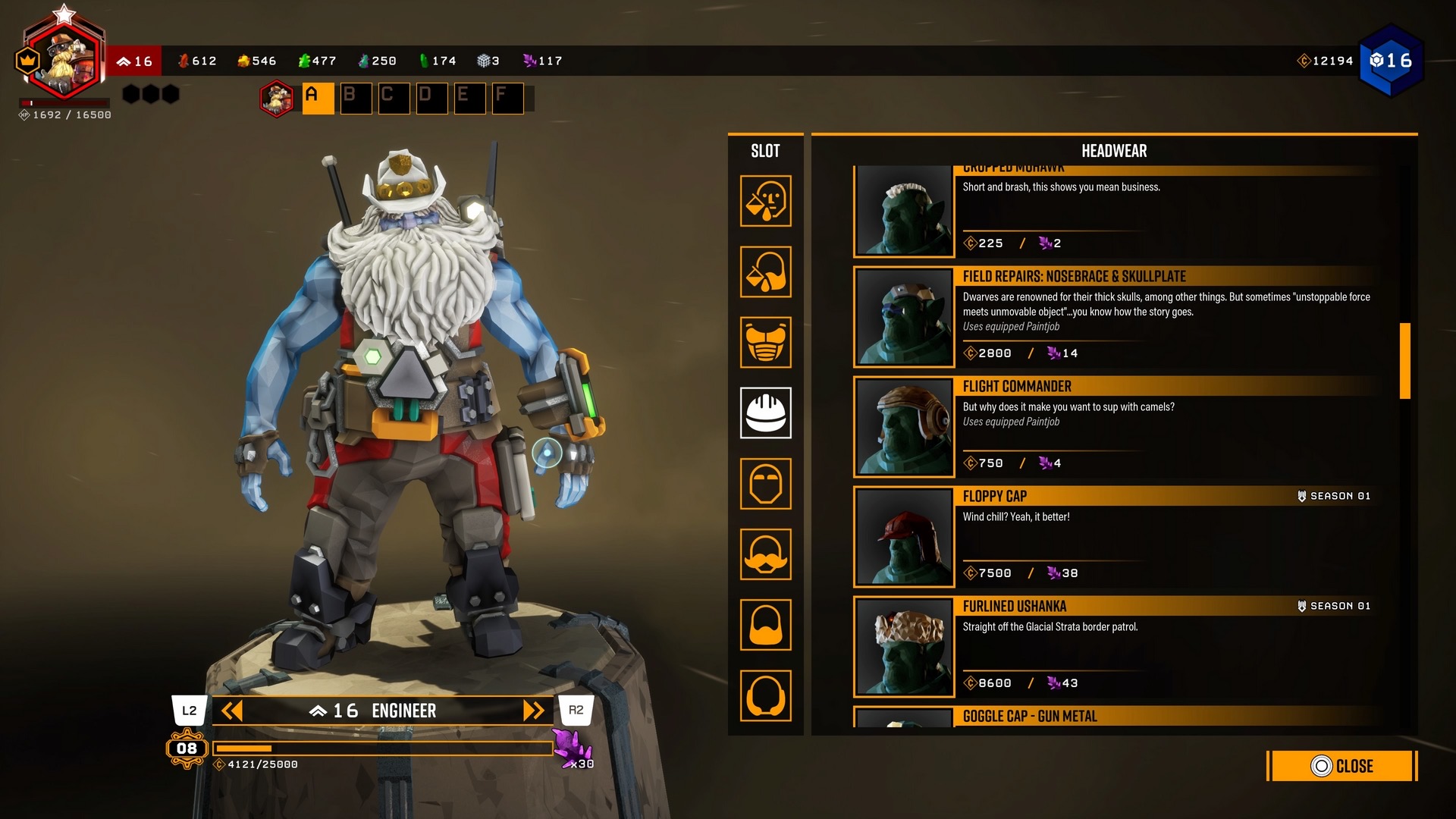Viewport: 1456px width, 819px height.
Task: Open the armor chest slot category
Action: [x=766, y=343]
